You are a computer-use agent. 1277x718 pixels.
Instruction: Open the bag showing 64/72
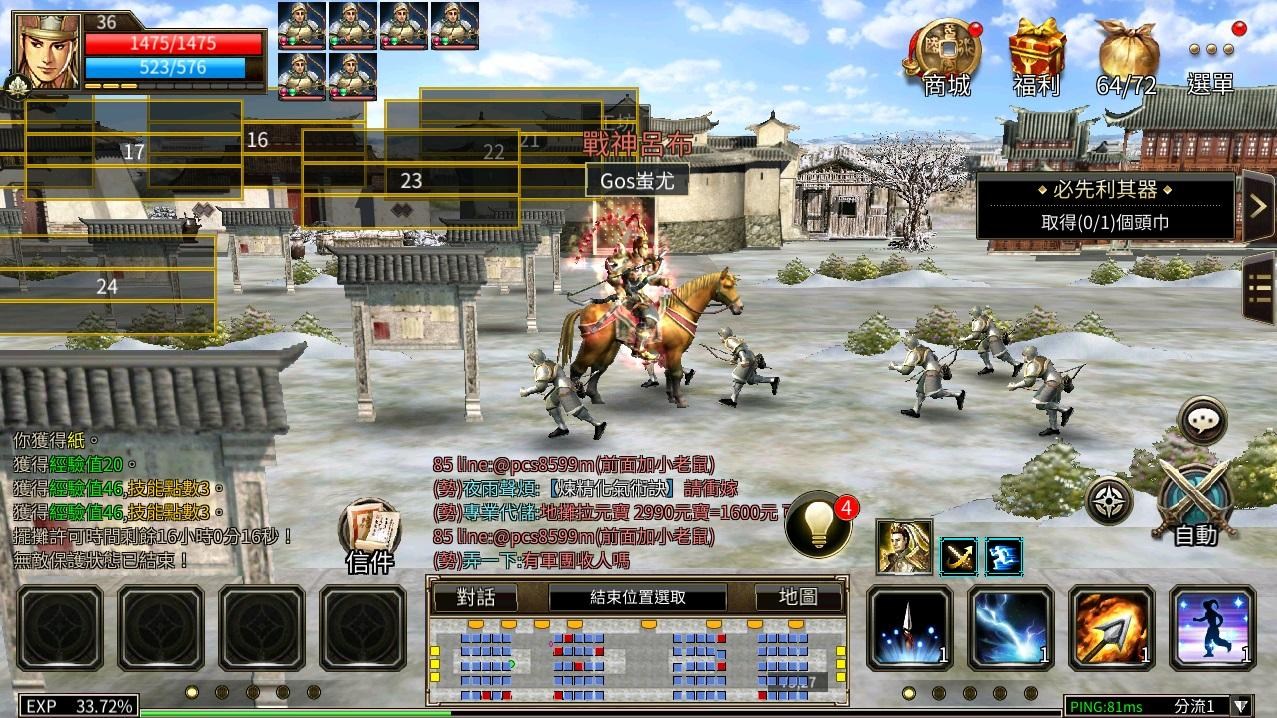(1126, 58)
